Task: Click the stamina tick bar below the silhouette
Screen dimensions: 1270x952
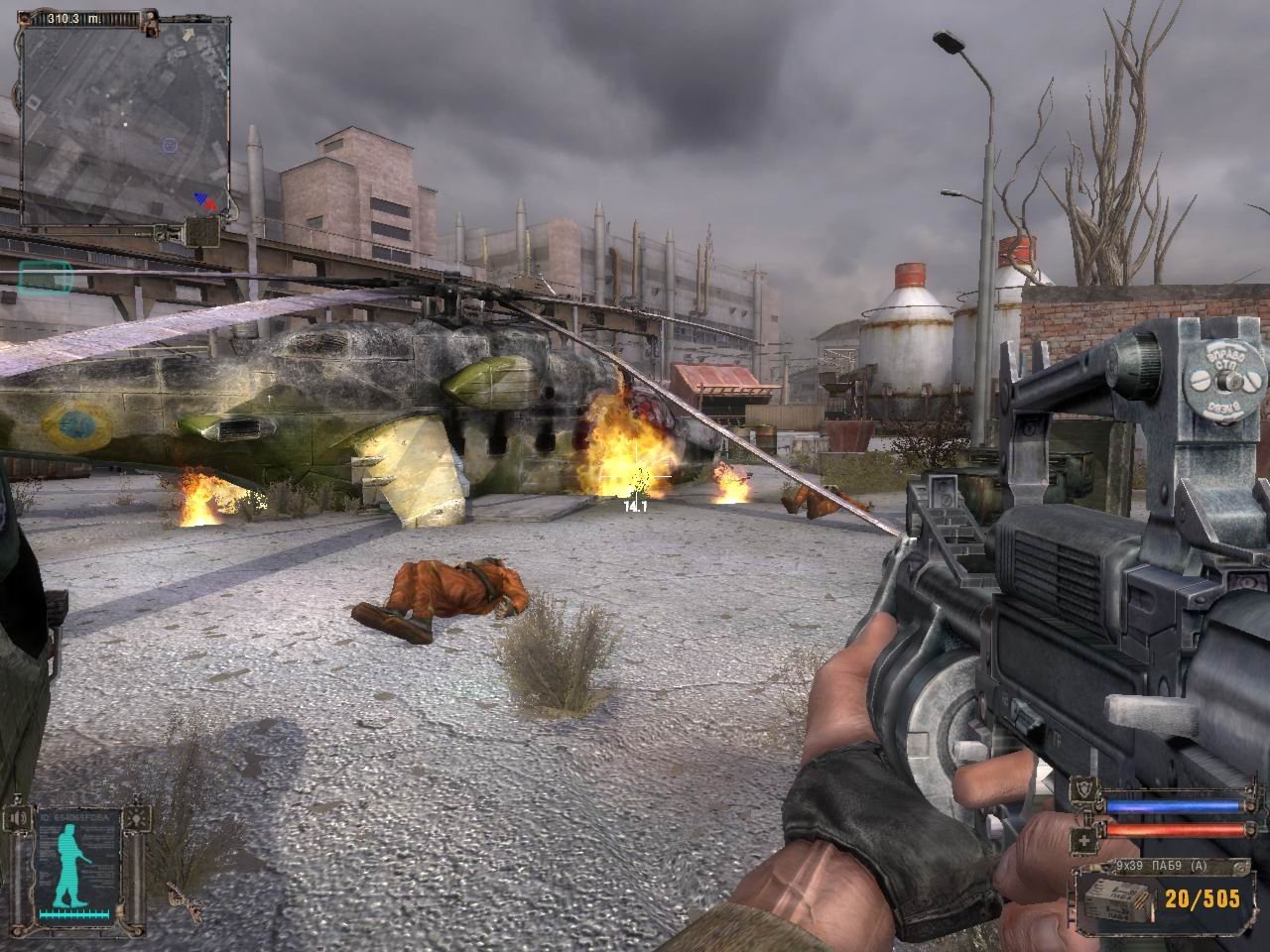Action: (74, 914)
